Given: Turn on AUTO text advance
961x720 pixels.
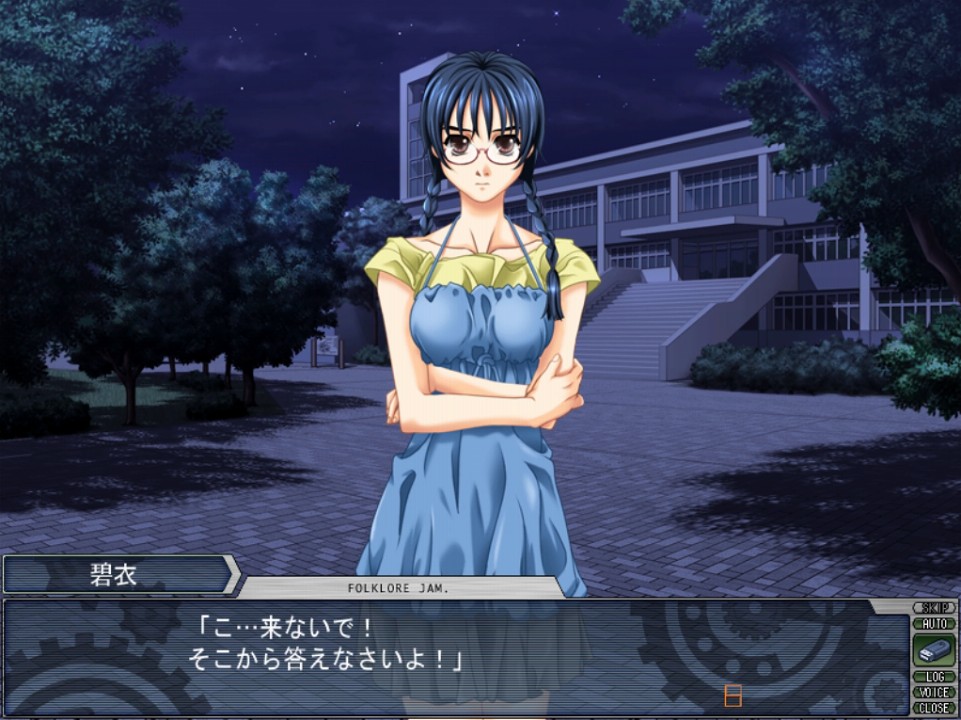Looking at the screenshot, I should click(934, 623).
